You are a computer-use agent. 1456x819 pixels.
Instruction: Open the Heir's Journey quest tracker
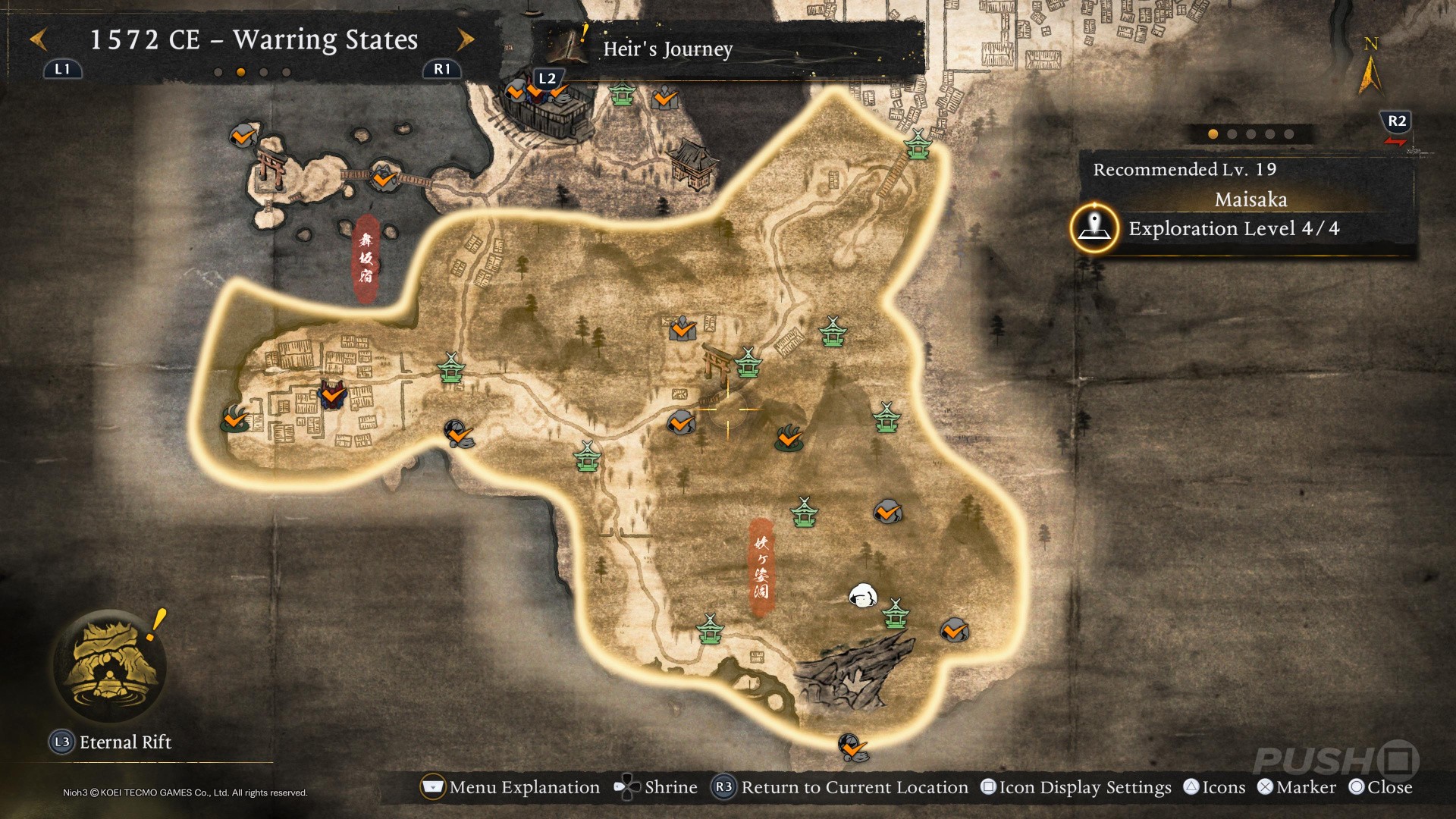[667, 49]
